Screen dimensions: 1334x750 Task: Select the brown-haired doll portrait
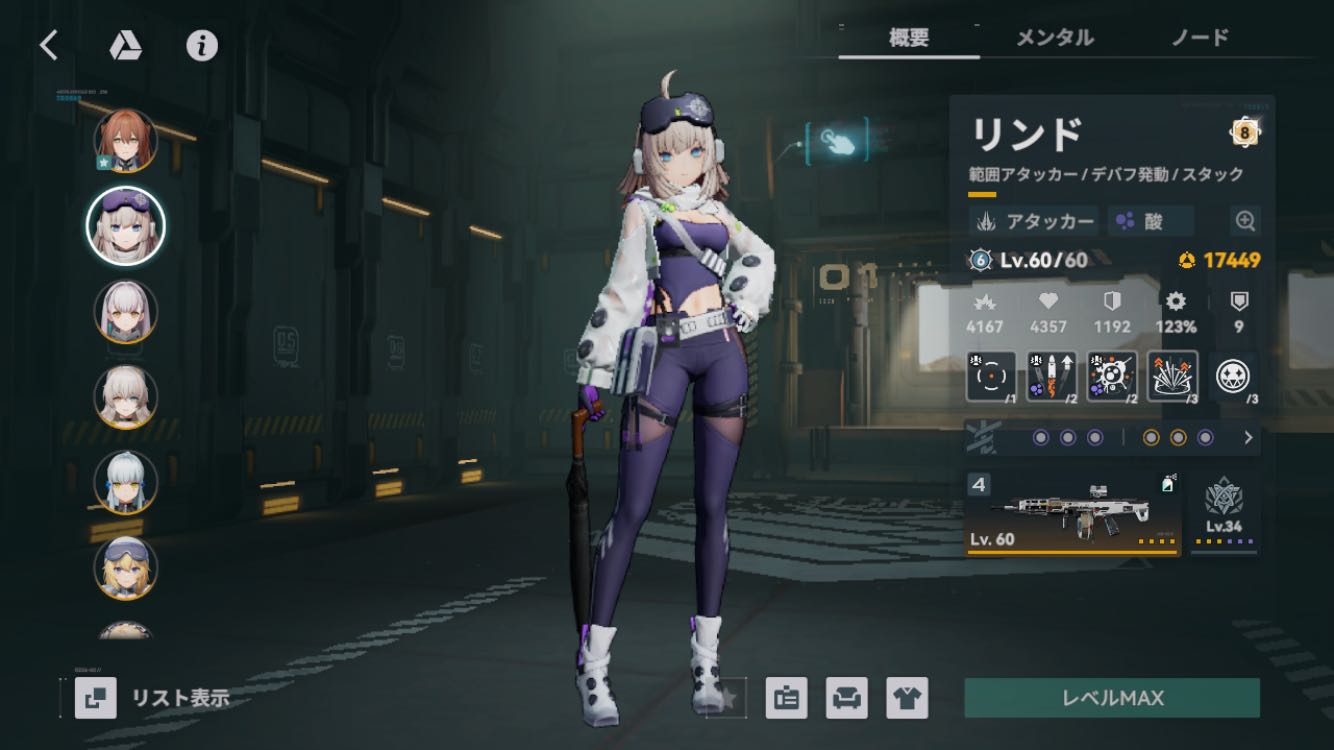pos(126,141)
